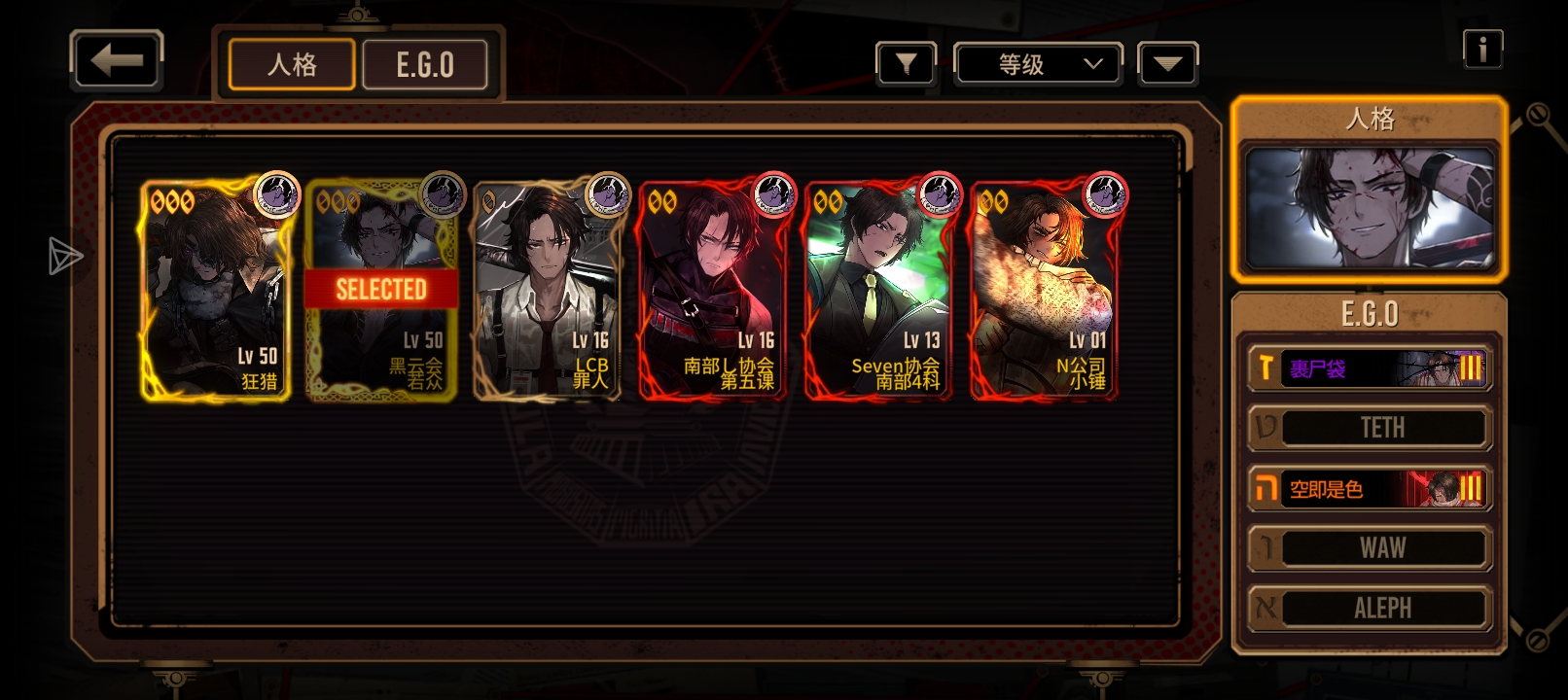Click the triangular arrow on left edge
The image size is (1568, 700).
pos(64,256)
